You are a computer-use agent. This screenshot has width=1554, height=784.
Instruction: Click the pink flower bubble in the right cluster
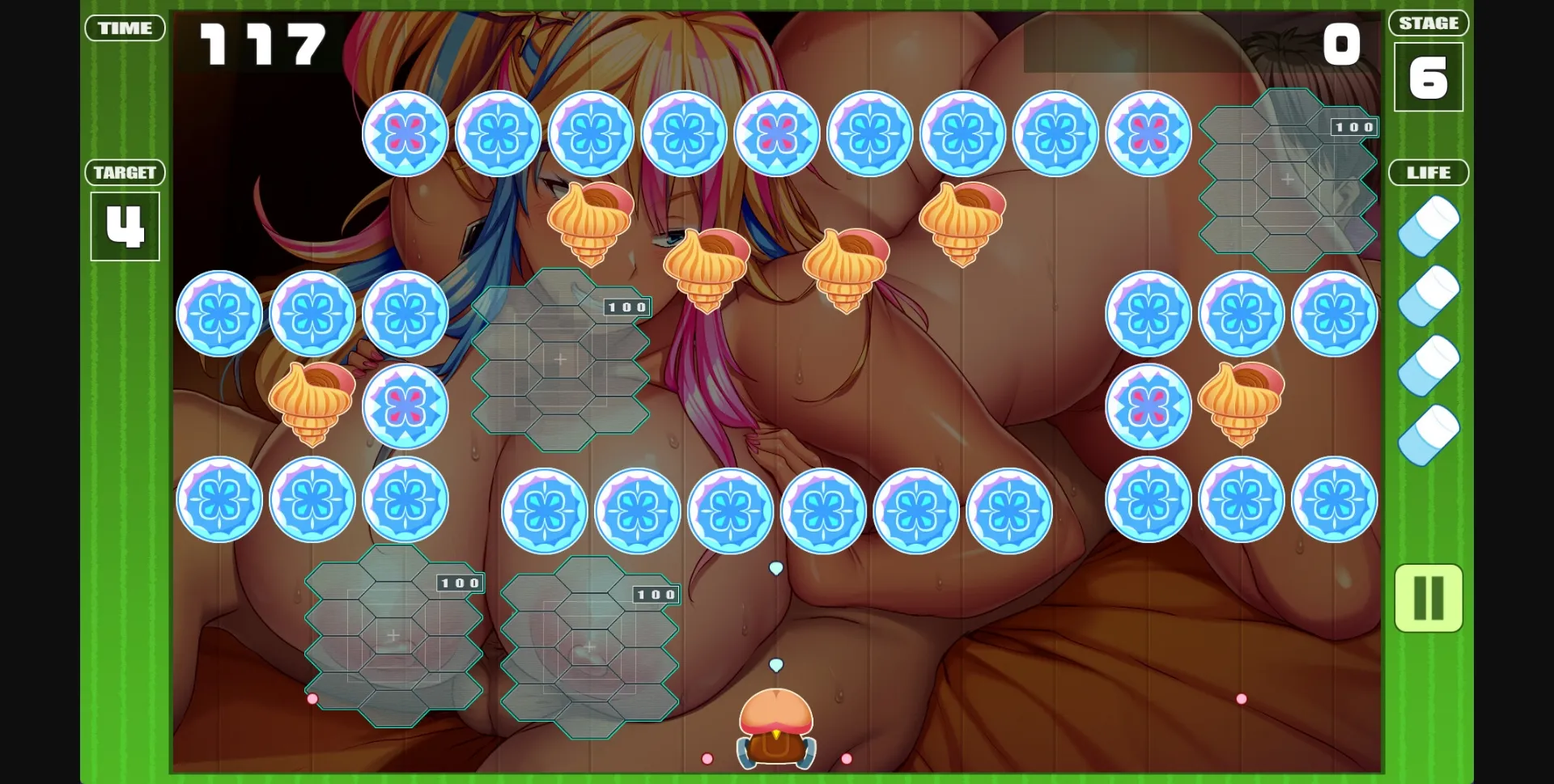pyautogui.click(x=1149, y=407)
